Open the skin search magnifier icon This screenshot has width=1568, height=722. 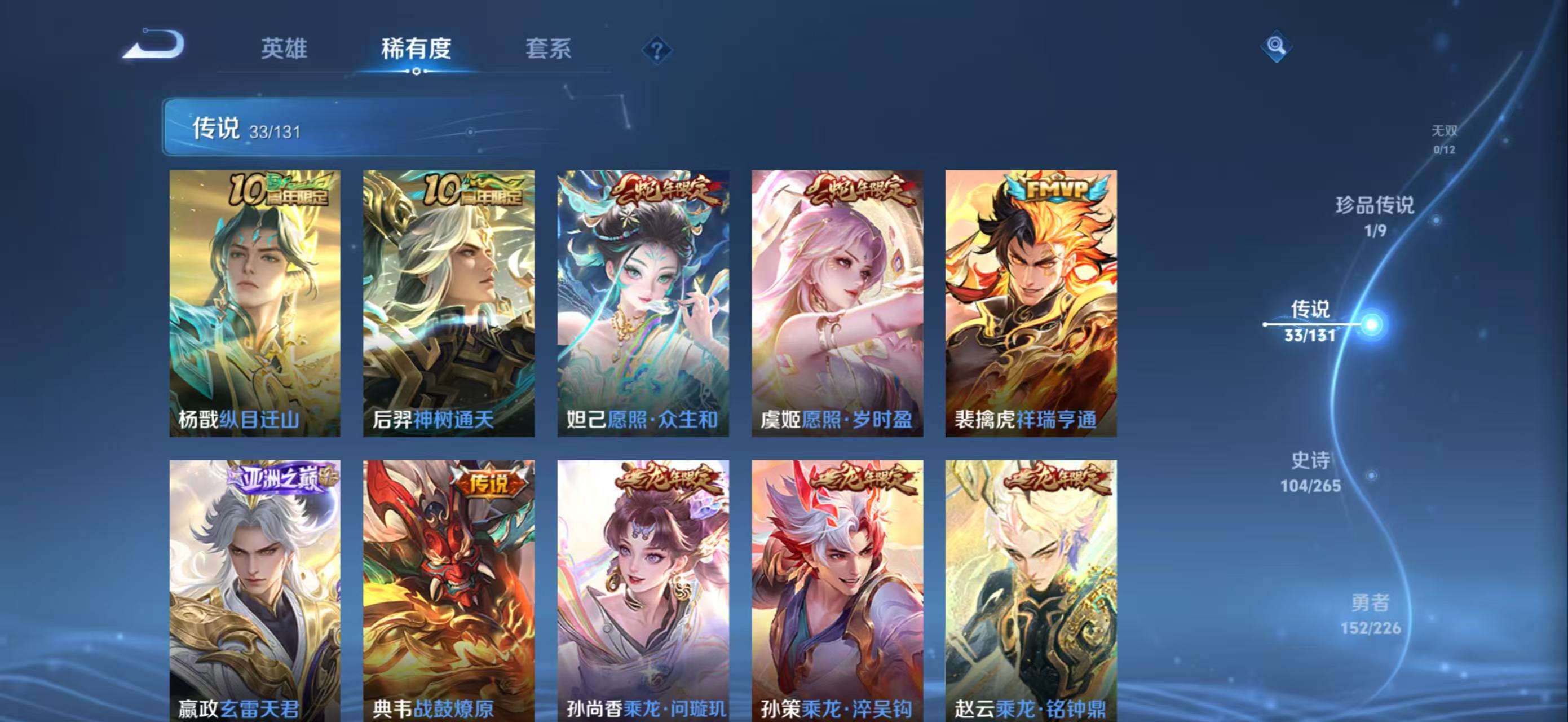(1278, 45)
